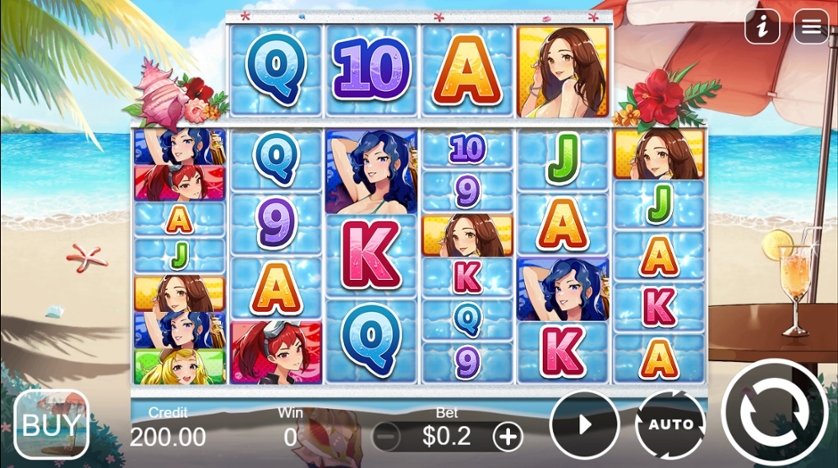Click the BUY bonus button
This screenshot has width=838, height=468.
pyautogui.click(x=51, y=422)
